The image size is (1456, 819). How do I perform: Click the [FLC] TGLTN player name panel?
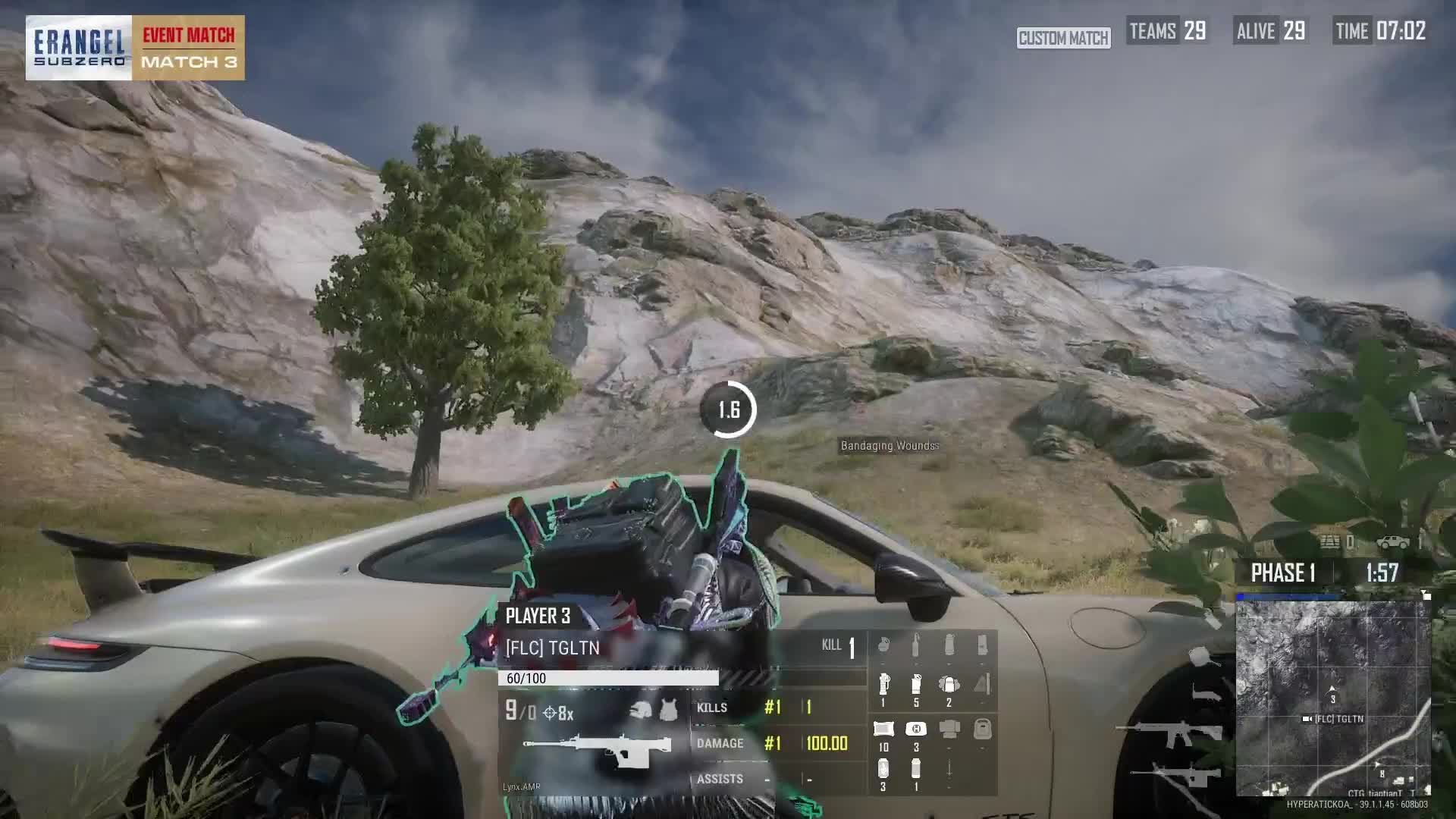coord(552,648)
